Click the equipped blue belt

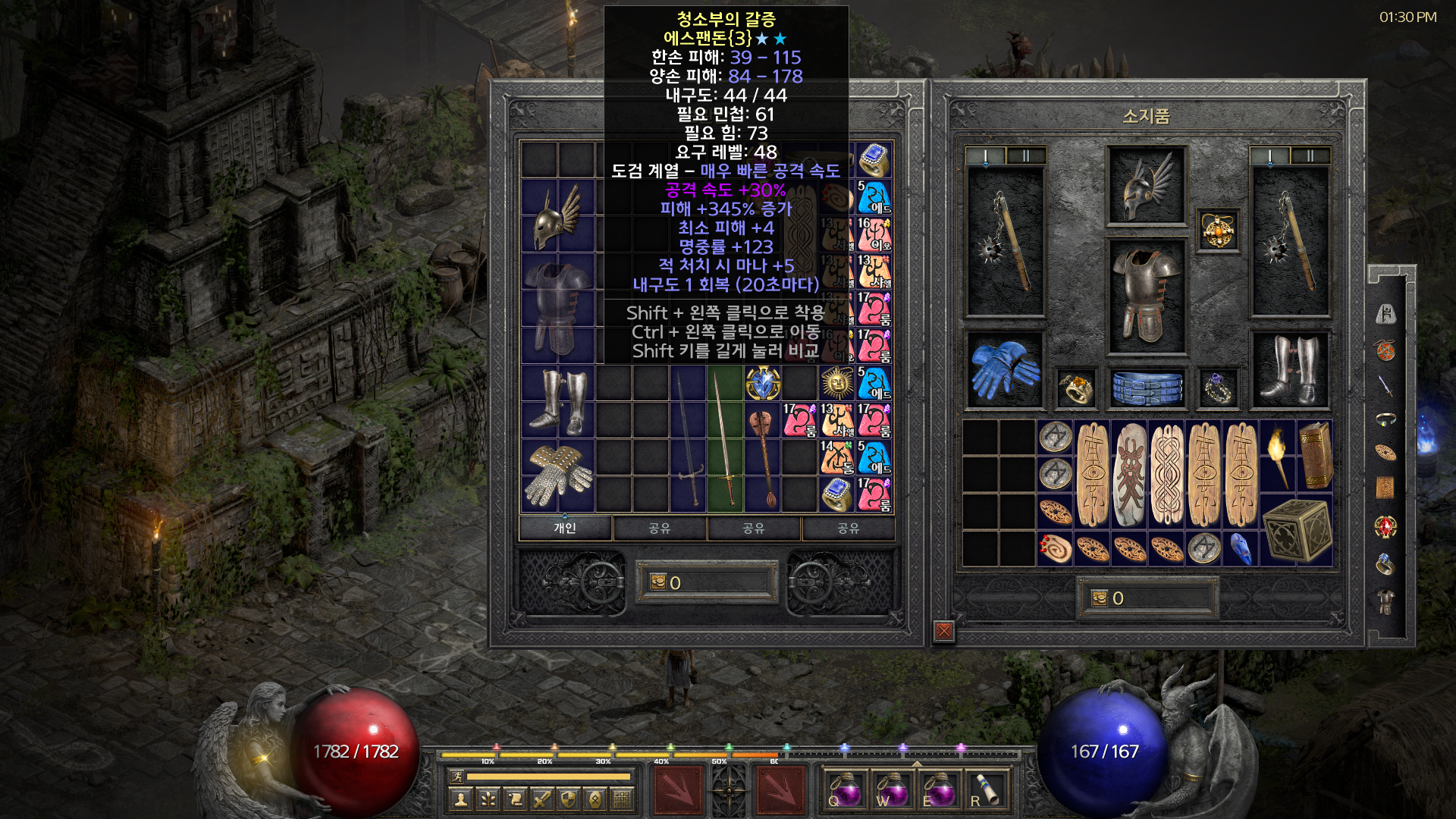pyautogui.click(x=1147, y=388)
